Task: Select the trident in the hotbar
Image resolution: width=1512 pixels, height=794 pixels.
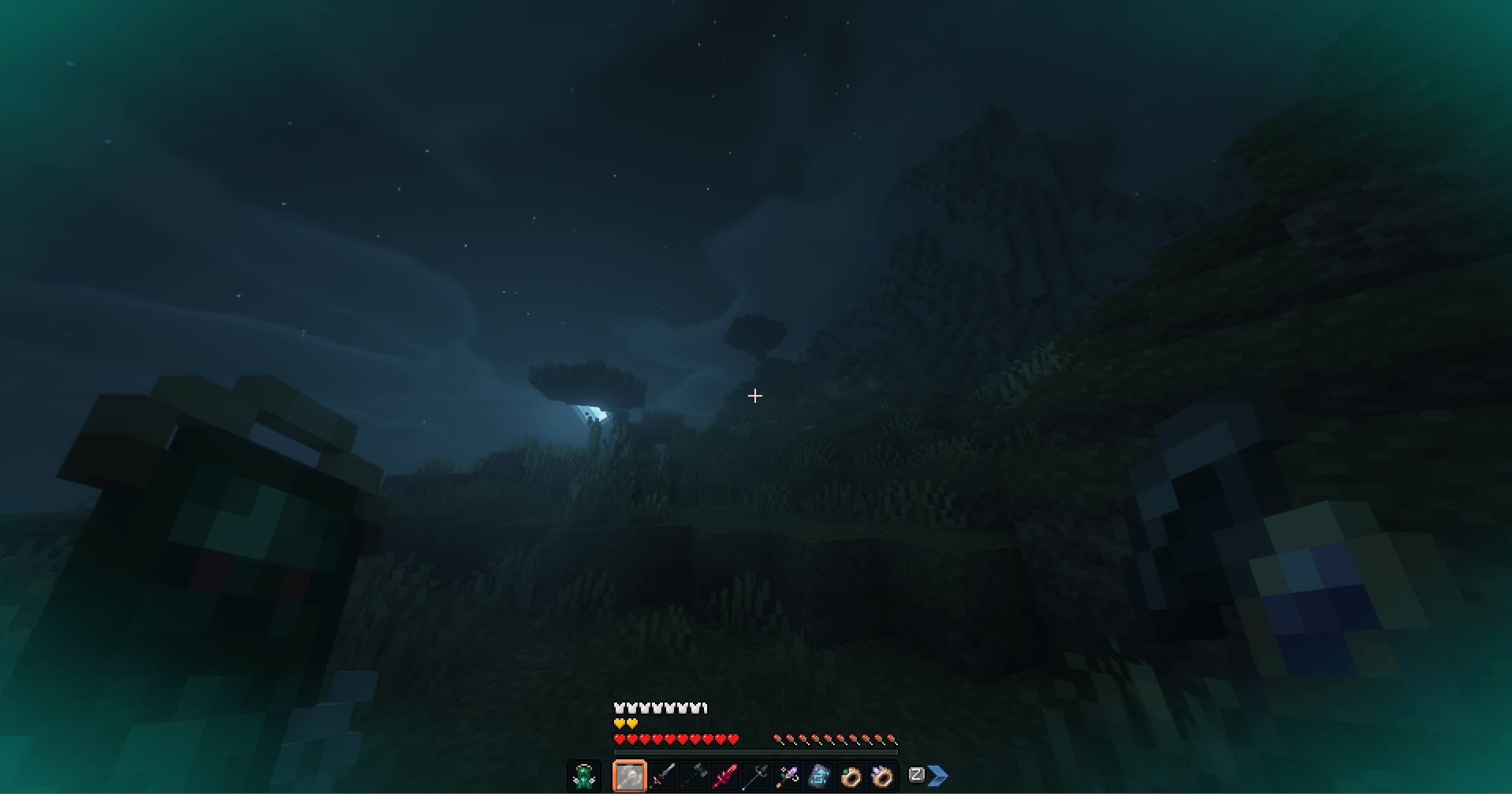Action: (x=757, y=776)
